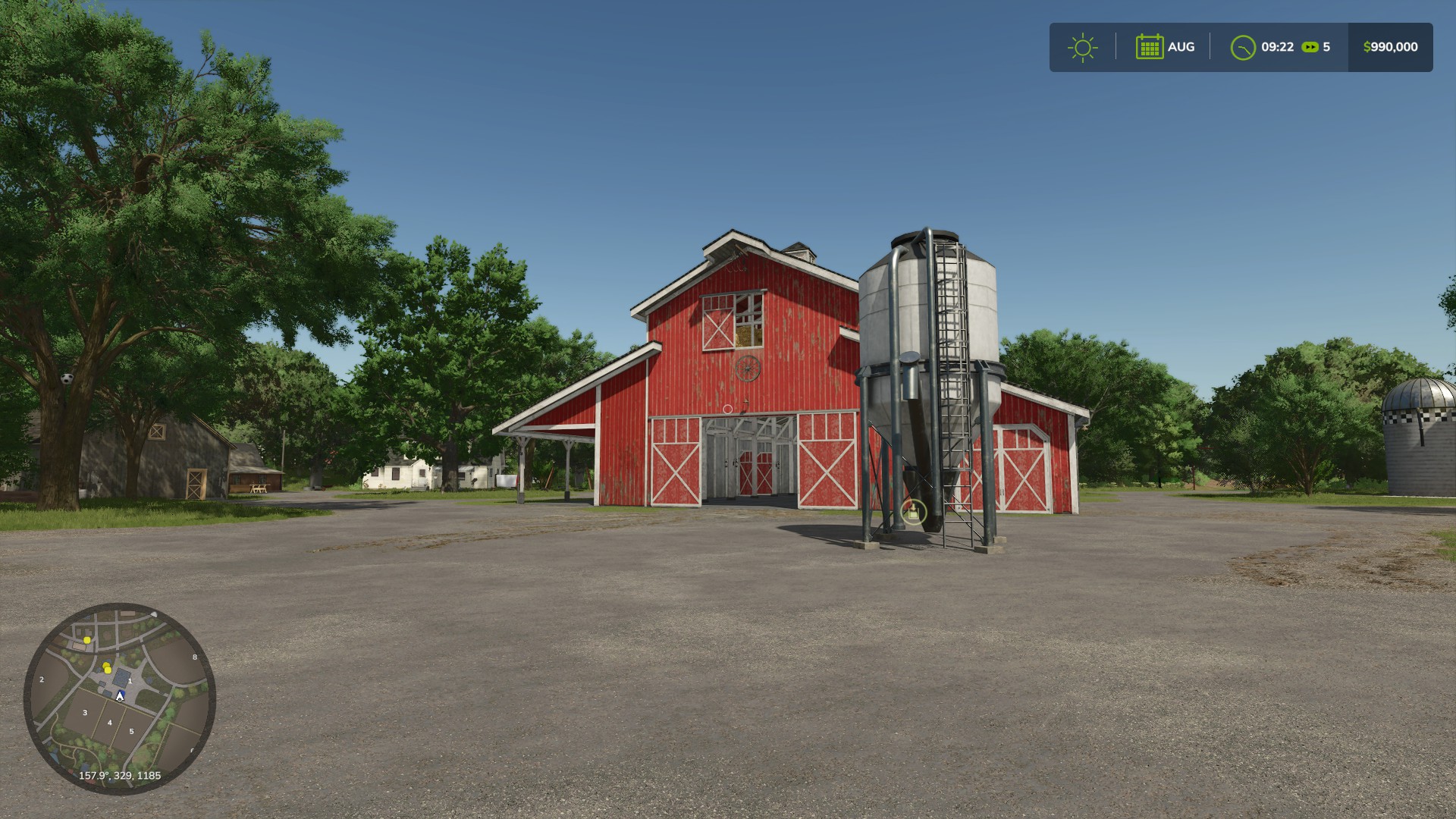Select the fast-forward time scale icon

[1310, 47]
